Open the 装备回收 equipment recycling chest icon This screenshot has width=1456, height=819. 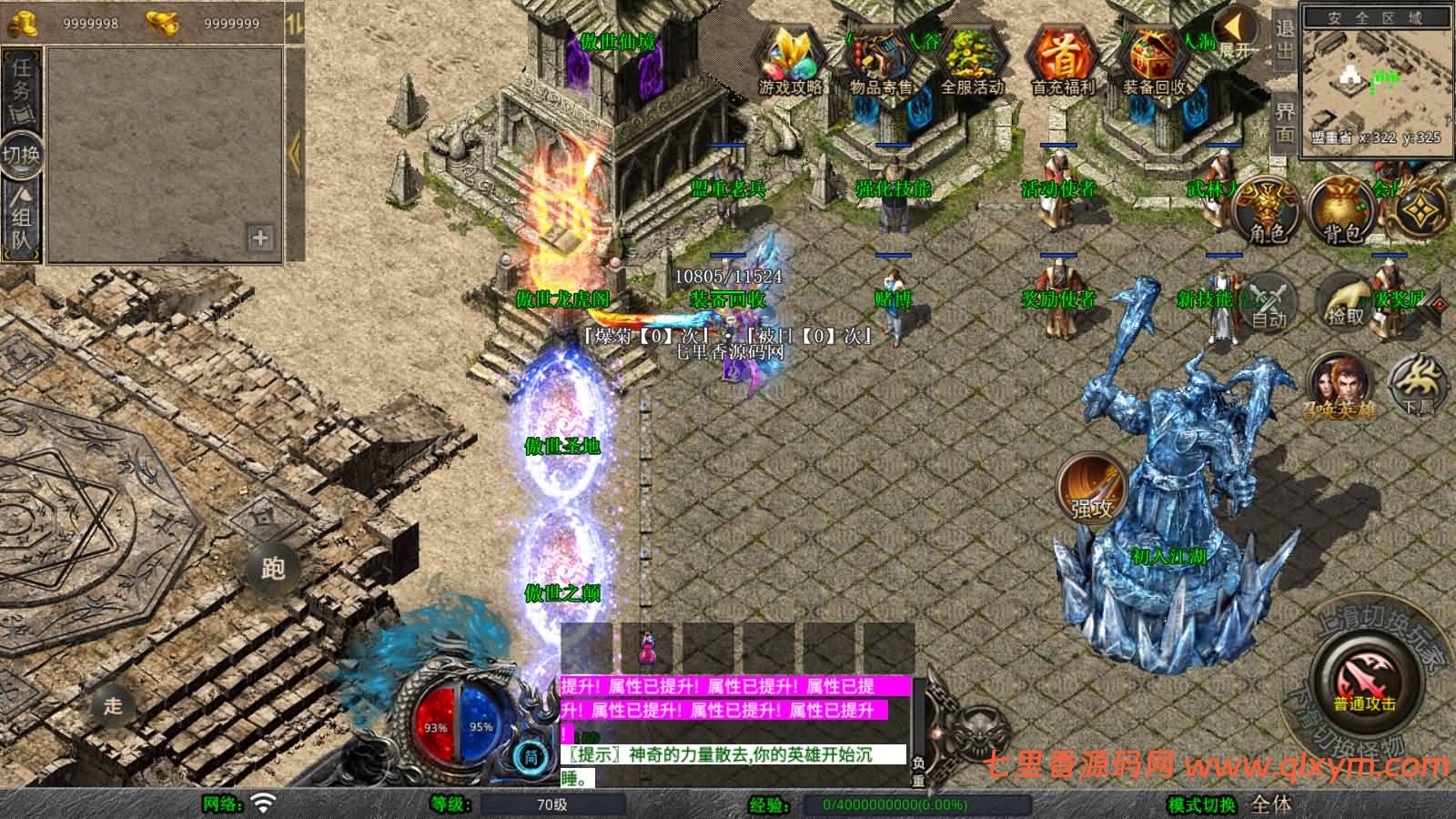1153,60
